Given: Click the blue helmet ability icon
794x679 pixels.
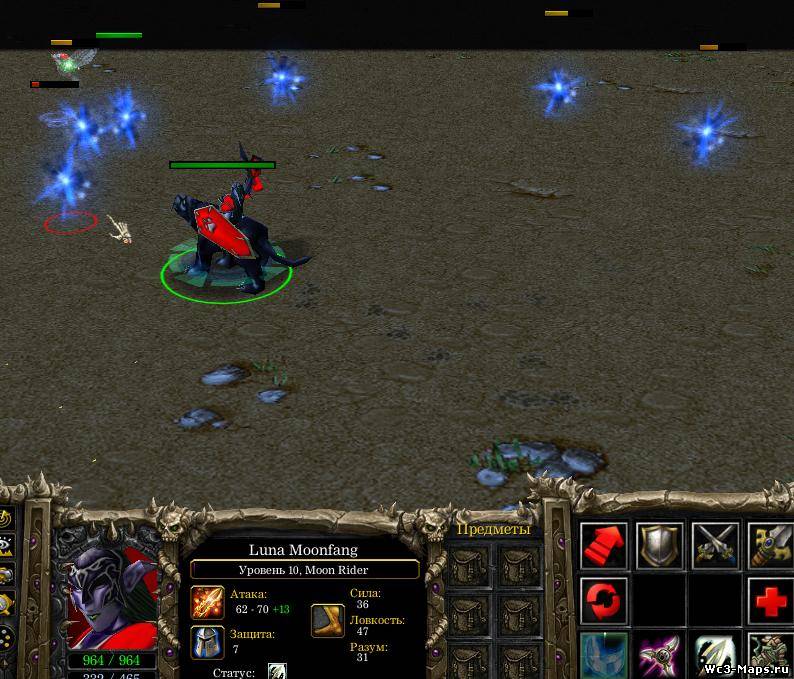Looking at the screenshot, I should [x=604, y=655].
